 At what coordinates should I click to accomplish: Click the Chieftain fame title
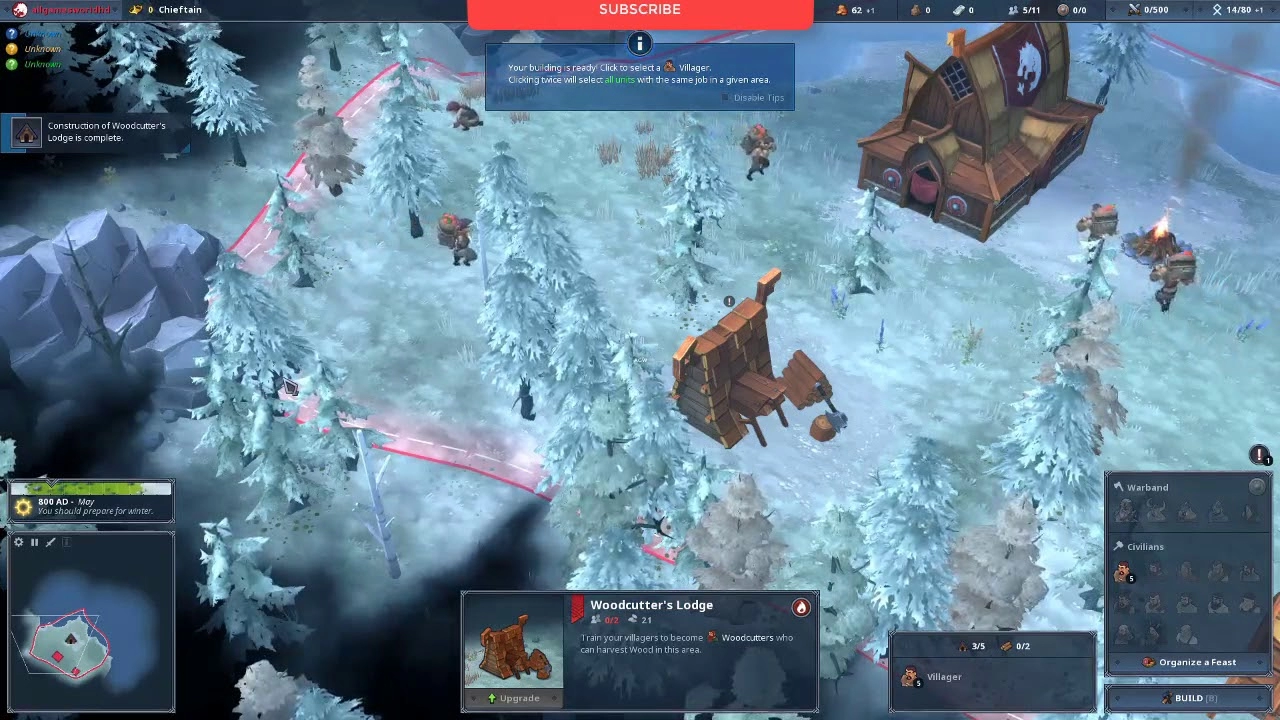coord(180,10)
